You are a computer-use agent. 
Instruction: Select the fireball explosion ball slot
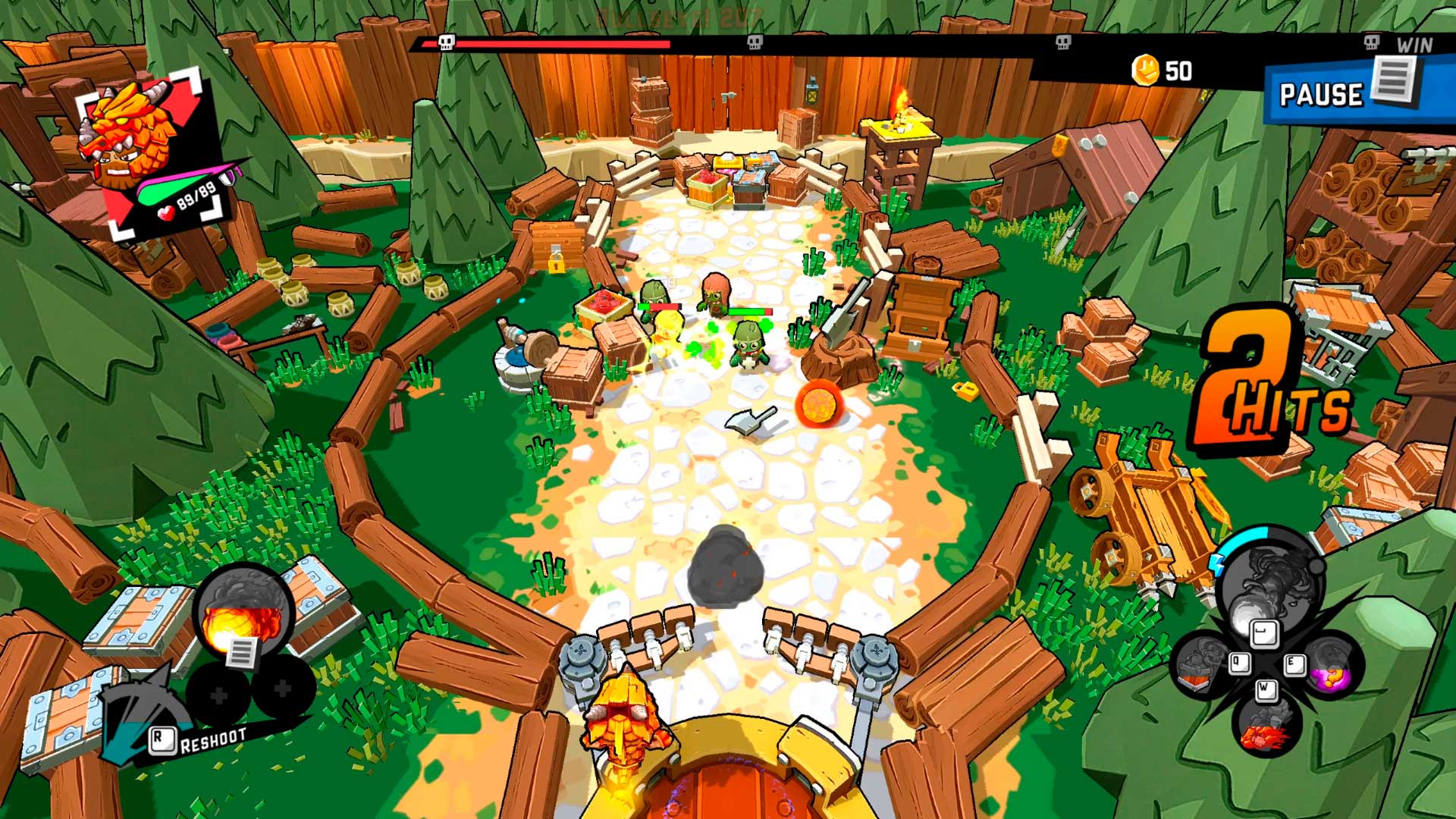(x=243, y=613)
